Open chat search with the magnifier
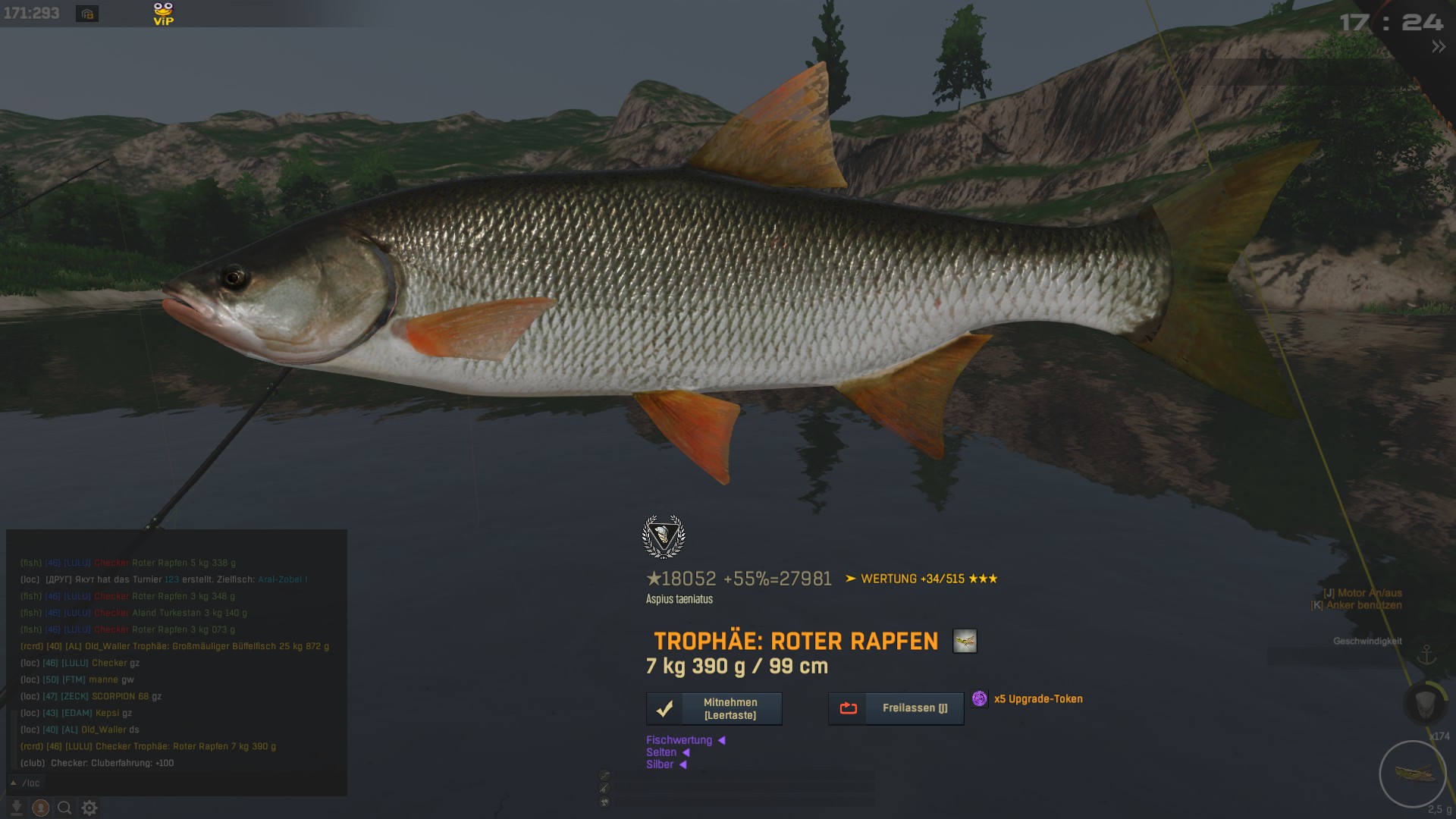Viewport: 1456px width, 819px height. 65,808
